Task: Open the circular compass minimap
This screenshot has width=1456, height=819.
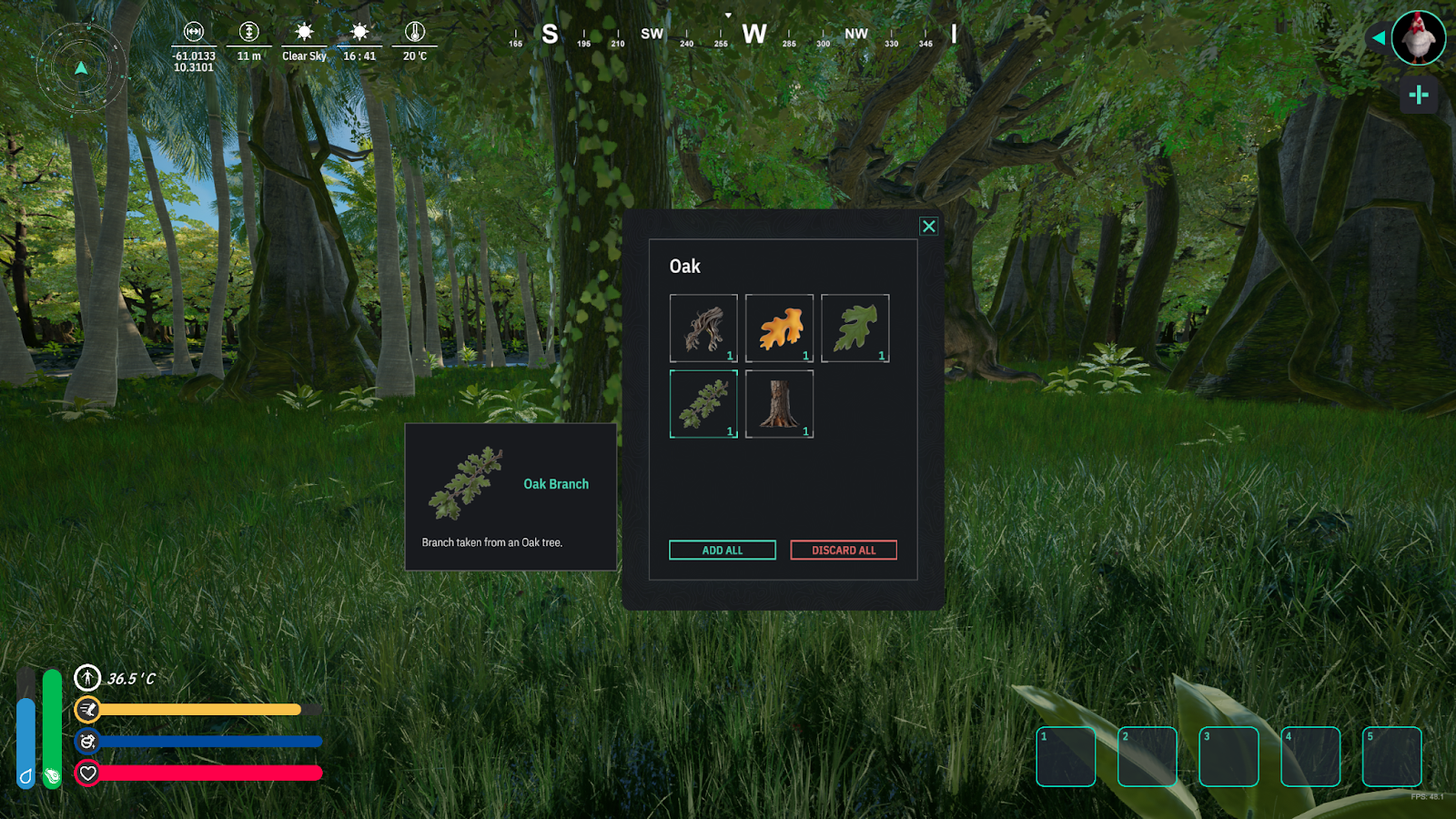Action: 81,68
